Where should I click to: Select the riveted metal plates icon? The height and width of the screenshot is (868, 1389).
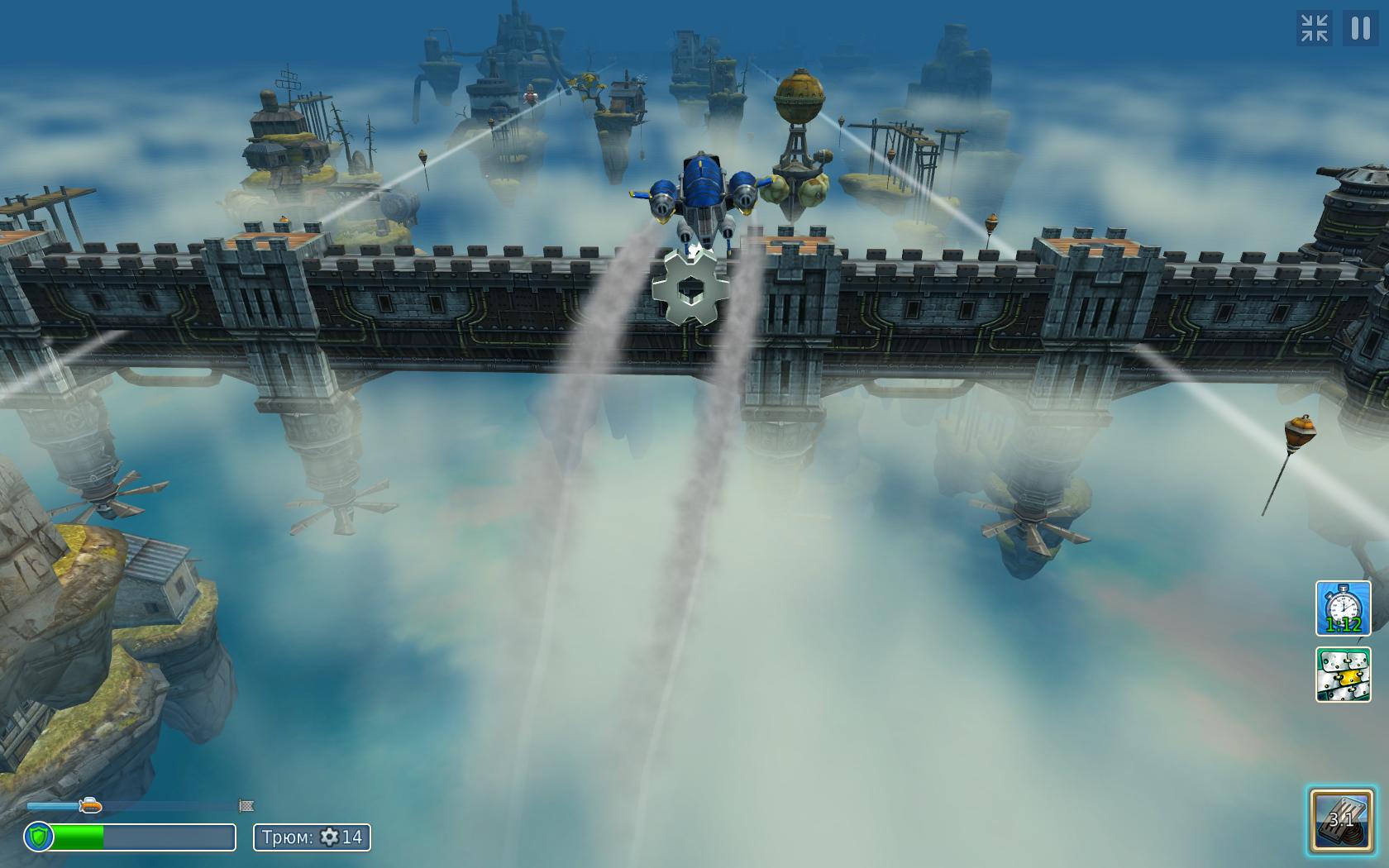tap(1343, 675)
